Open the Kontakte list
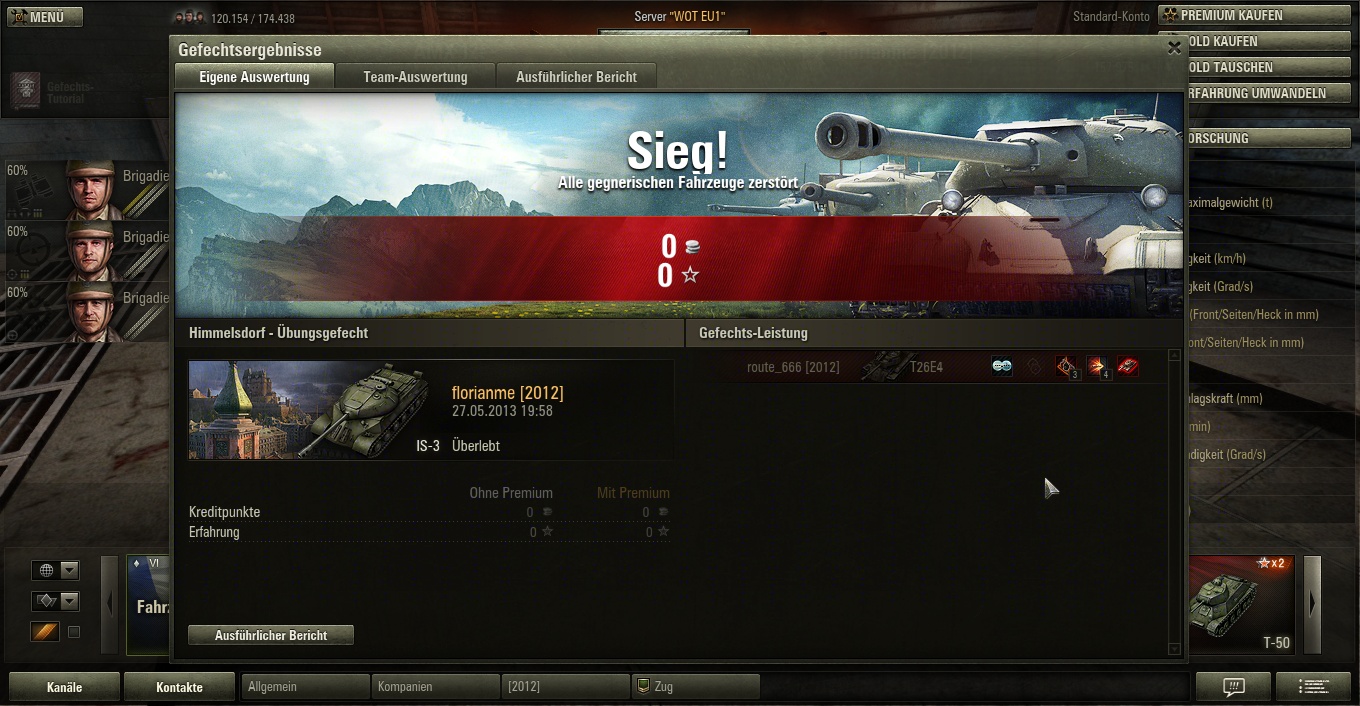This screenshot has height=706, width=1360. click(179, 687)
